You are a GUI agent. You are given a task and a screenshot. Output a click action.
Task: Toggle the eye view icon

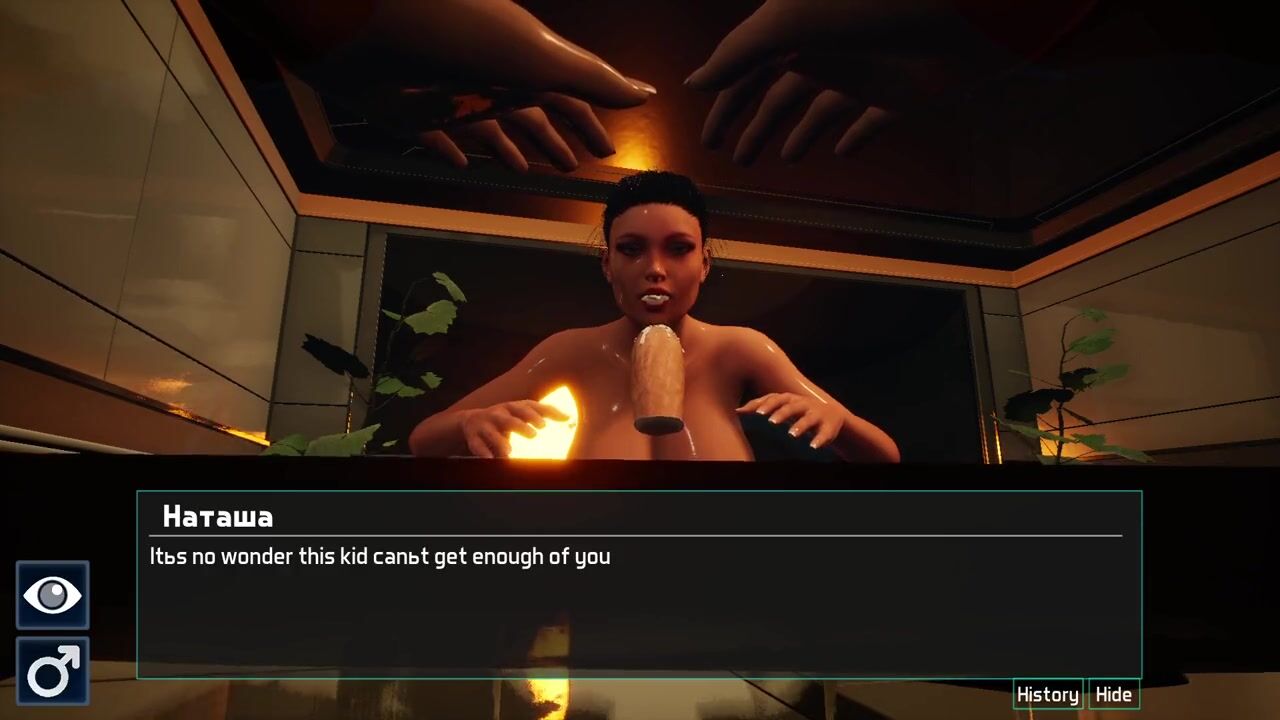point(52,596)
